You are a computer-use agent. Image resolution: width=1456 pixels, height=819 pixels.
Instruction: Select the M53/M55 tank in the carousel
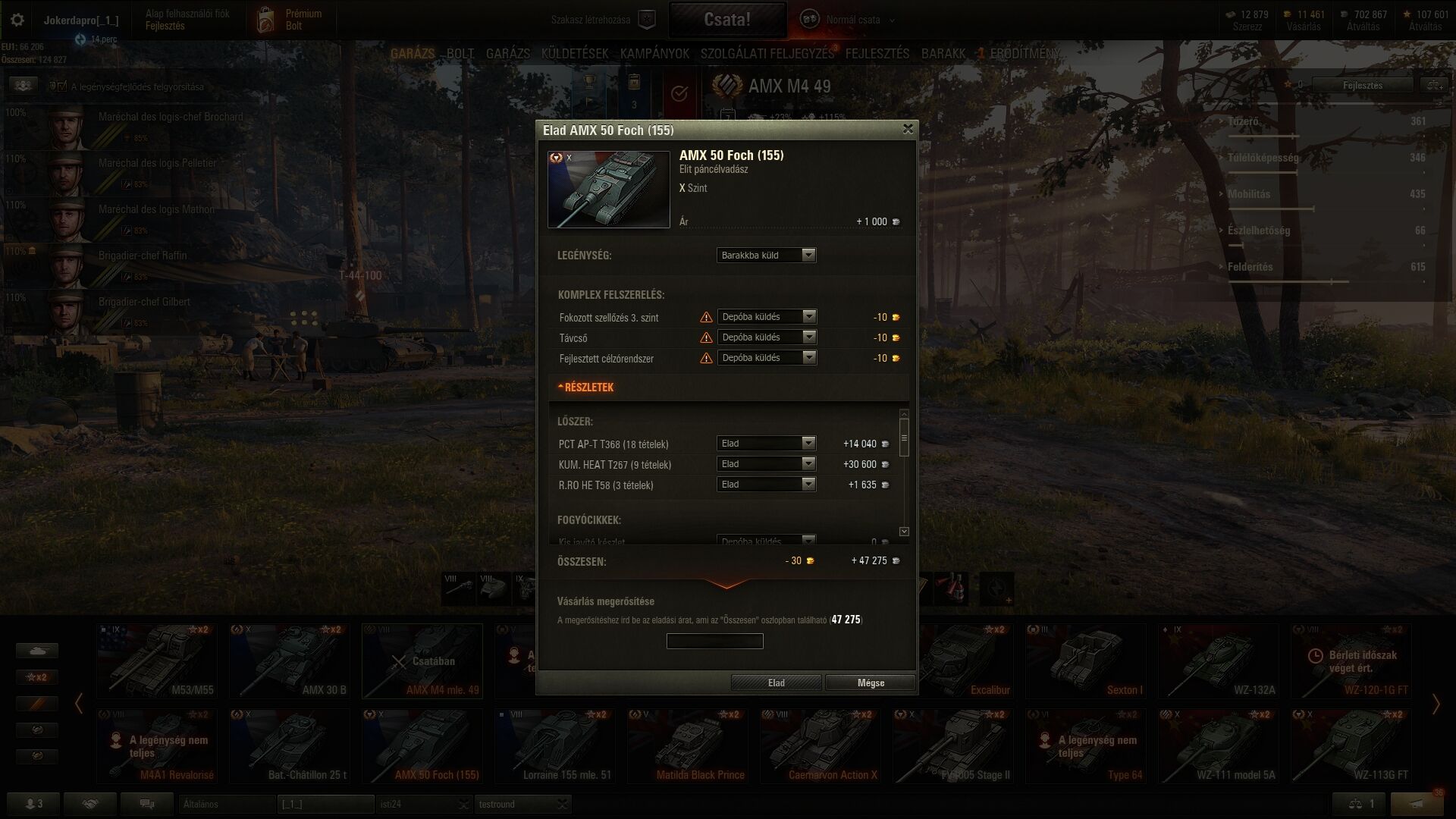(x=157, y=661)
